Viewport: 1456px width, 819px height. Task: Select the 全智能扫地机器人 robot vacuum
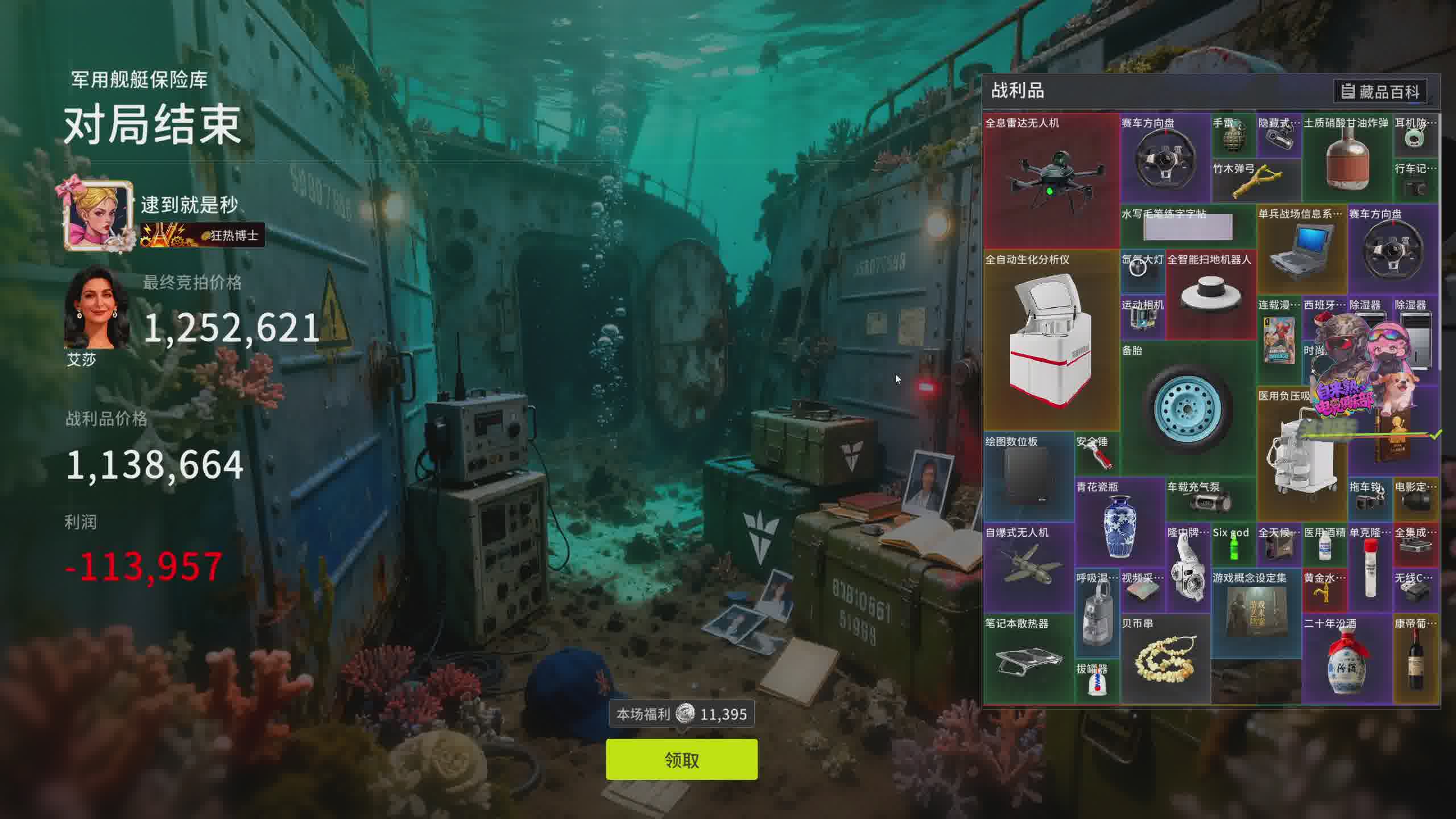pos(1210,295)
